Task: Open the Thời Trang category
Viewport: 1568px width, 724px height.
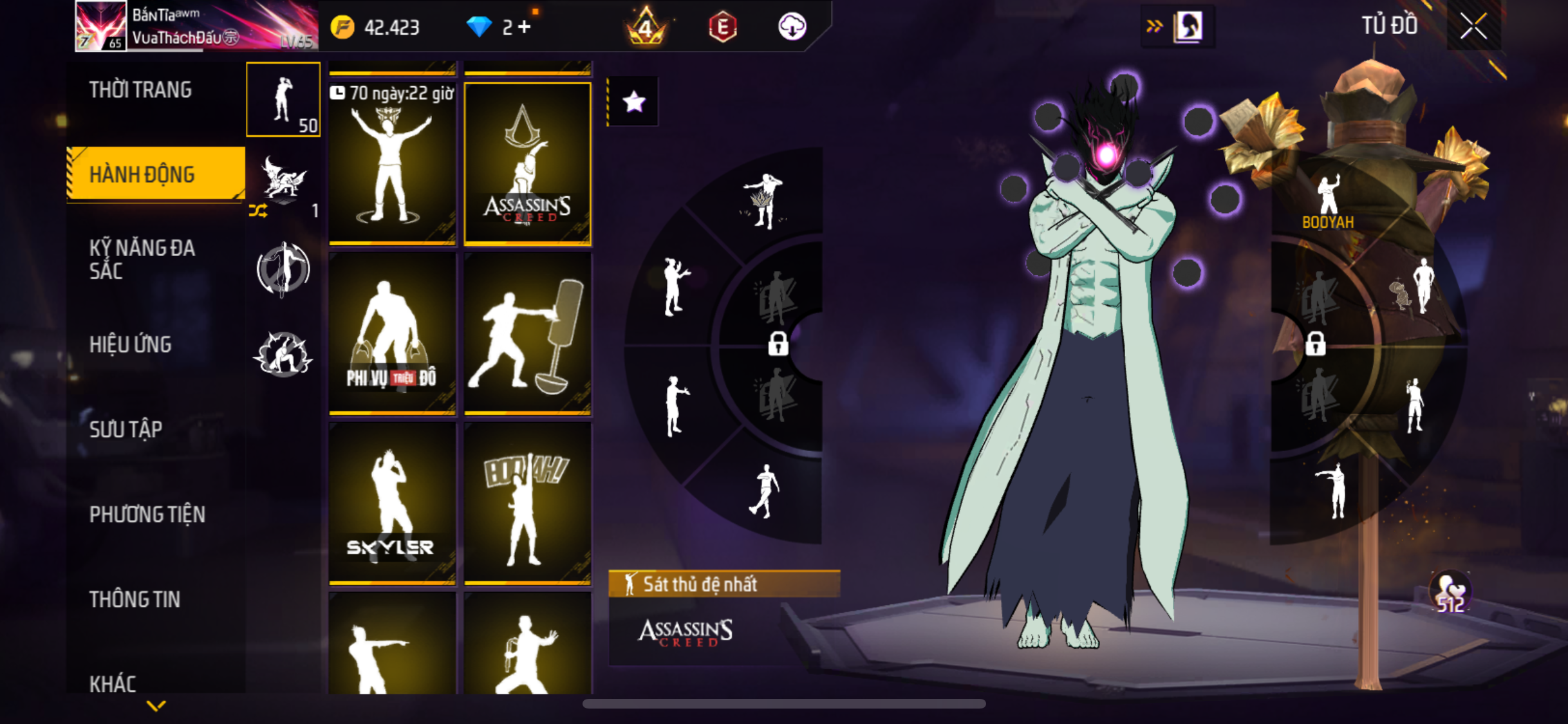Action: click(x=140, y=90)
